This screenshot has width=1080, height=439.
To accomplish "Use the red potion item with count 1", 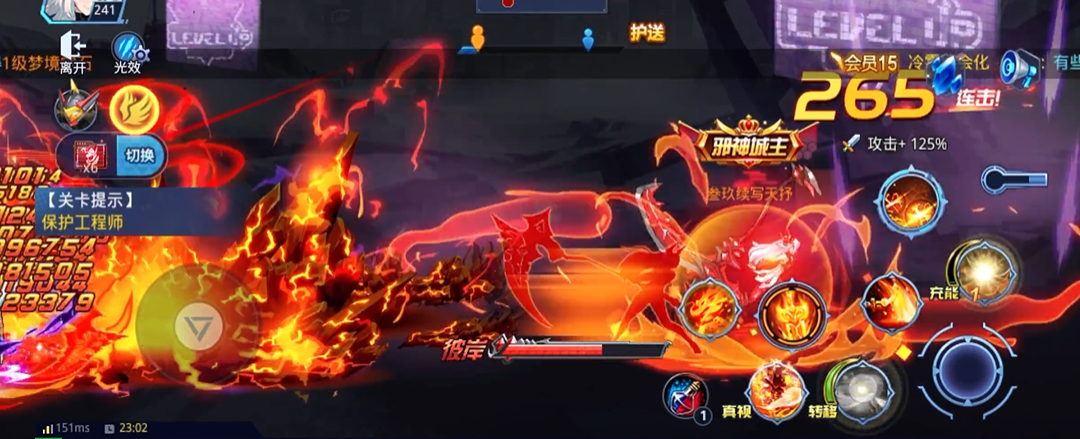I will click(x=686, y=395).
